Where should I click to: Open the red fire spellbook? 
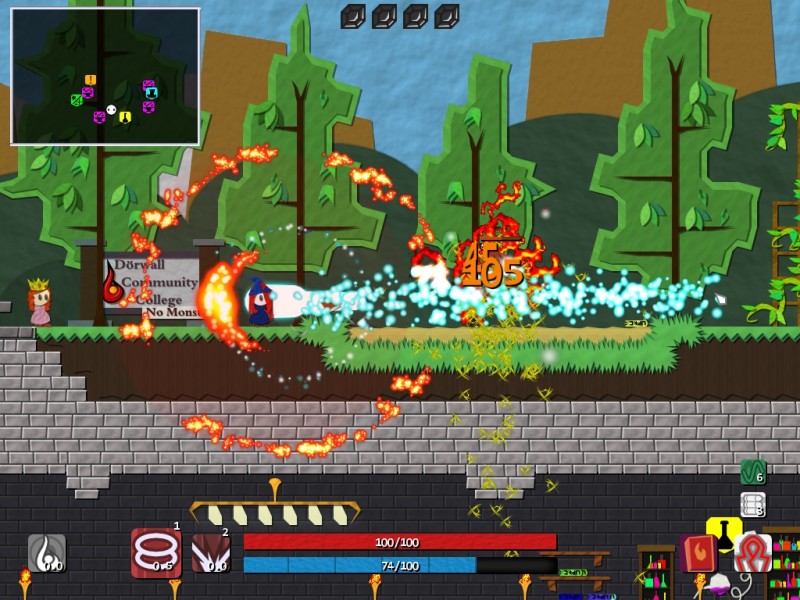pos(699,553)
